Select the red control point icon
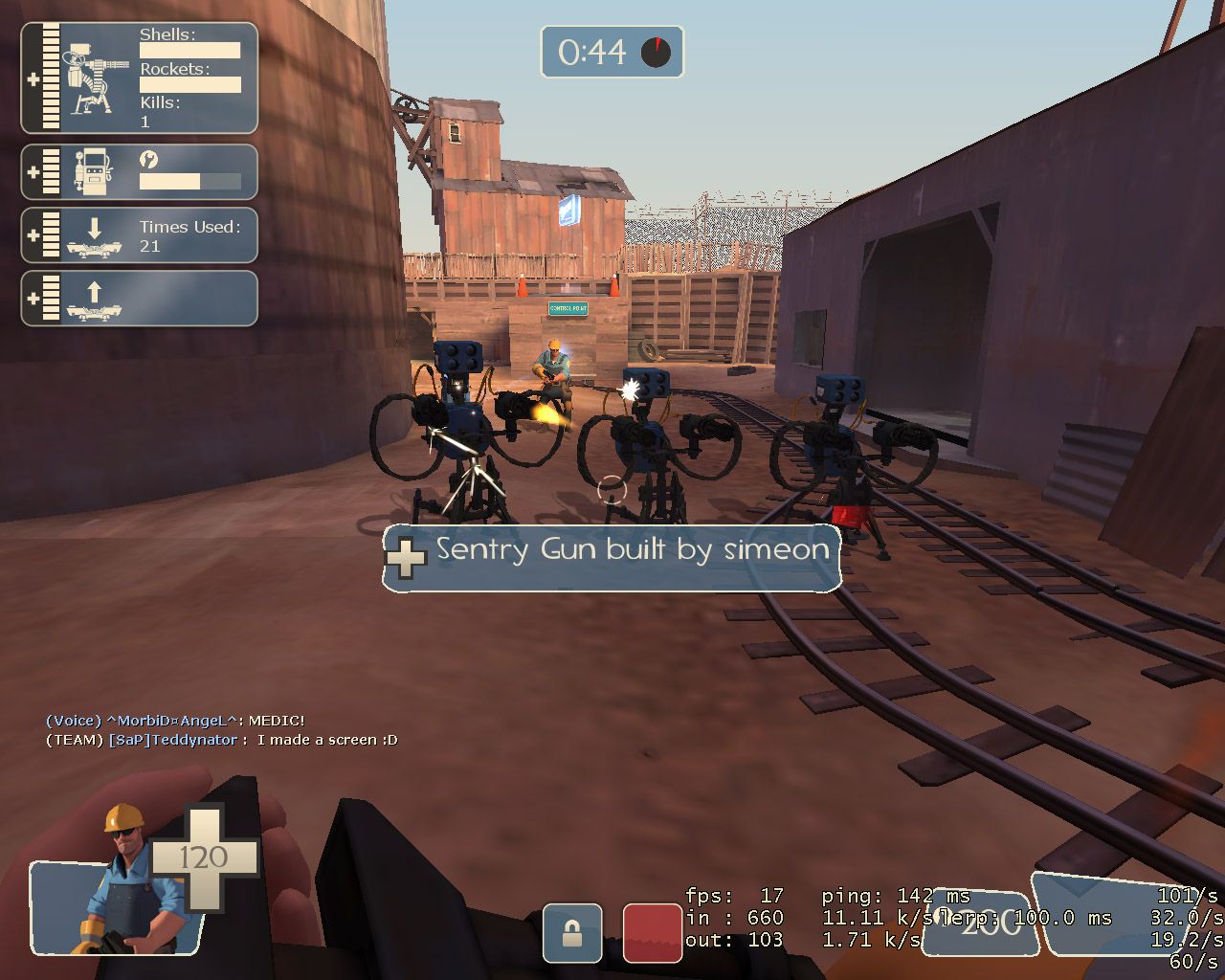The width and height of the screenshot is (1225, 980). (x=653, y=932)
